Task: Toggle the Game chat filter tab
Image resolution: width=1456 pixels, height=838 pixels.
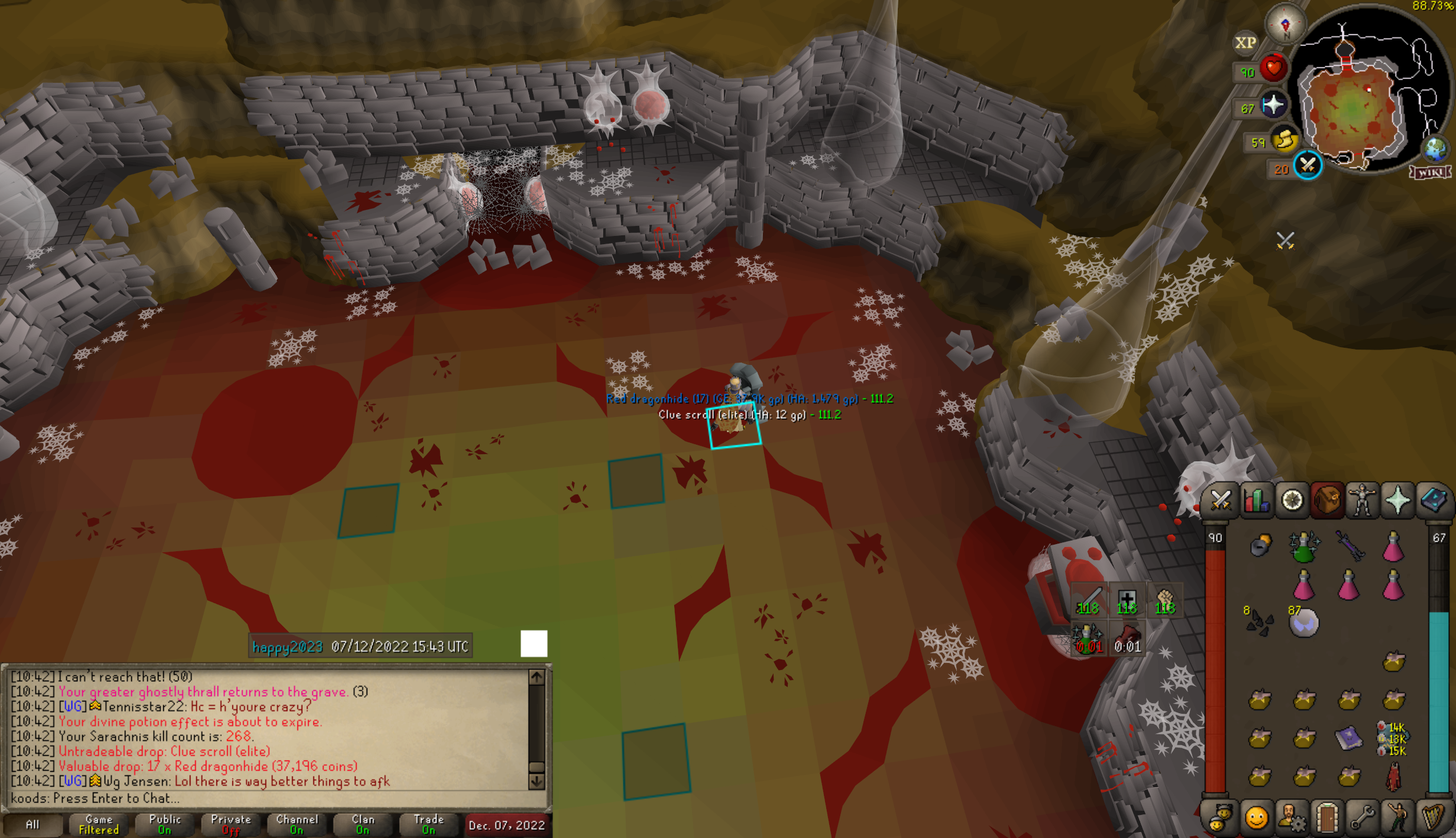Action: (99, 824)
